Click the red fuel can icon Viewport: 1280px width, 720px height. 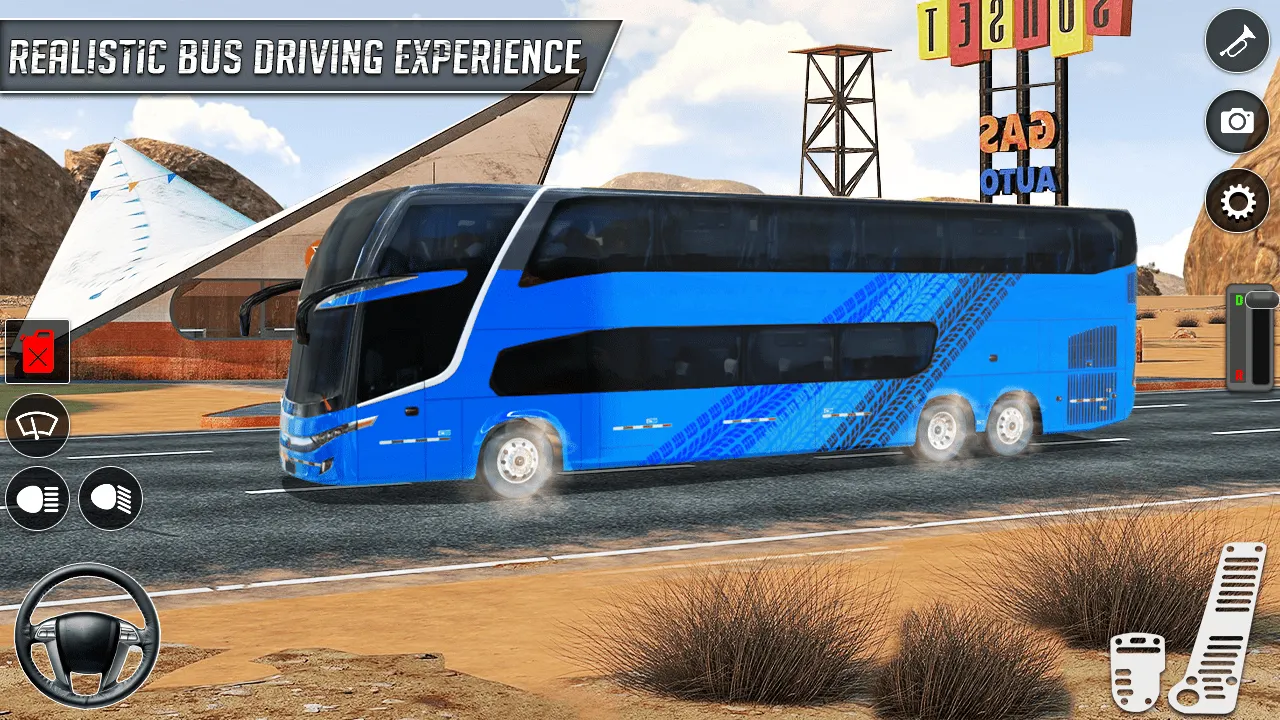[37, 353]
